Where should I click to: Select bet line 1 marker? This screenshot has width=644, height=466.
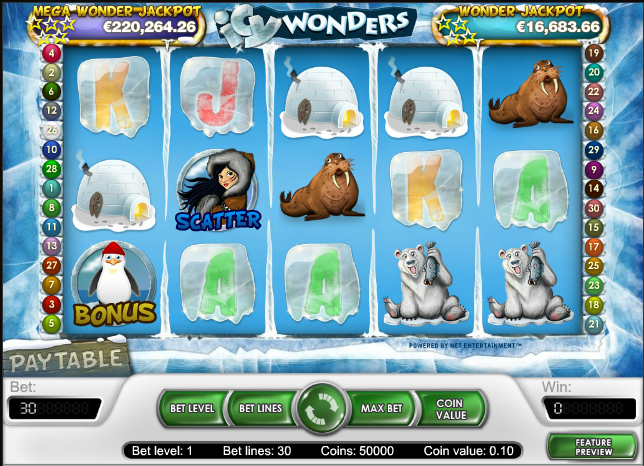pos(52,188)
